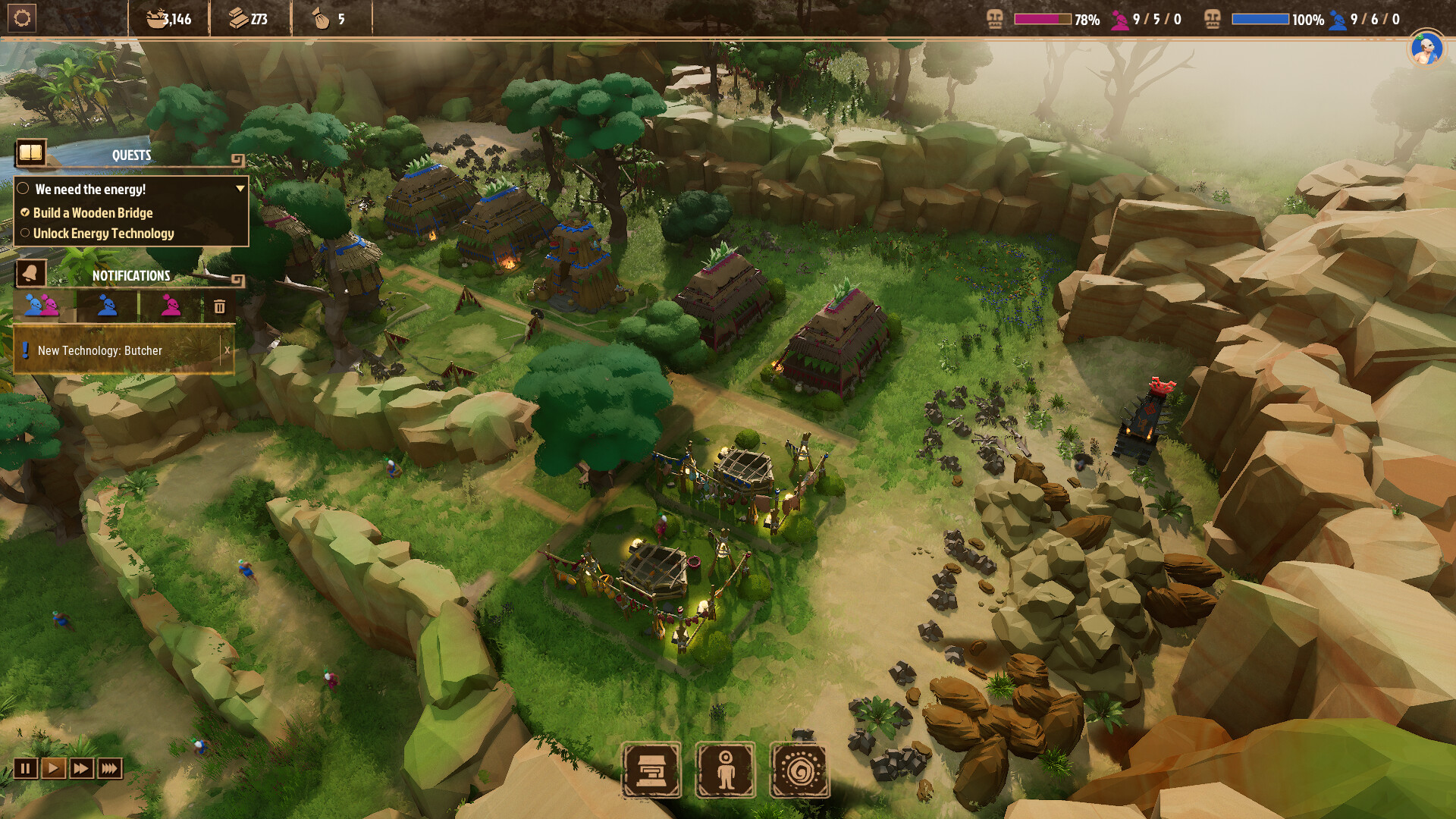This screenshot has width=1456, height=819.
Task: Show notifications for both tribes
Action: click(x=42, y=306)
